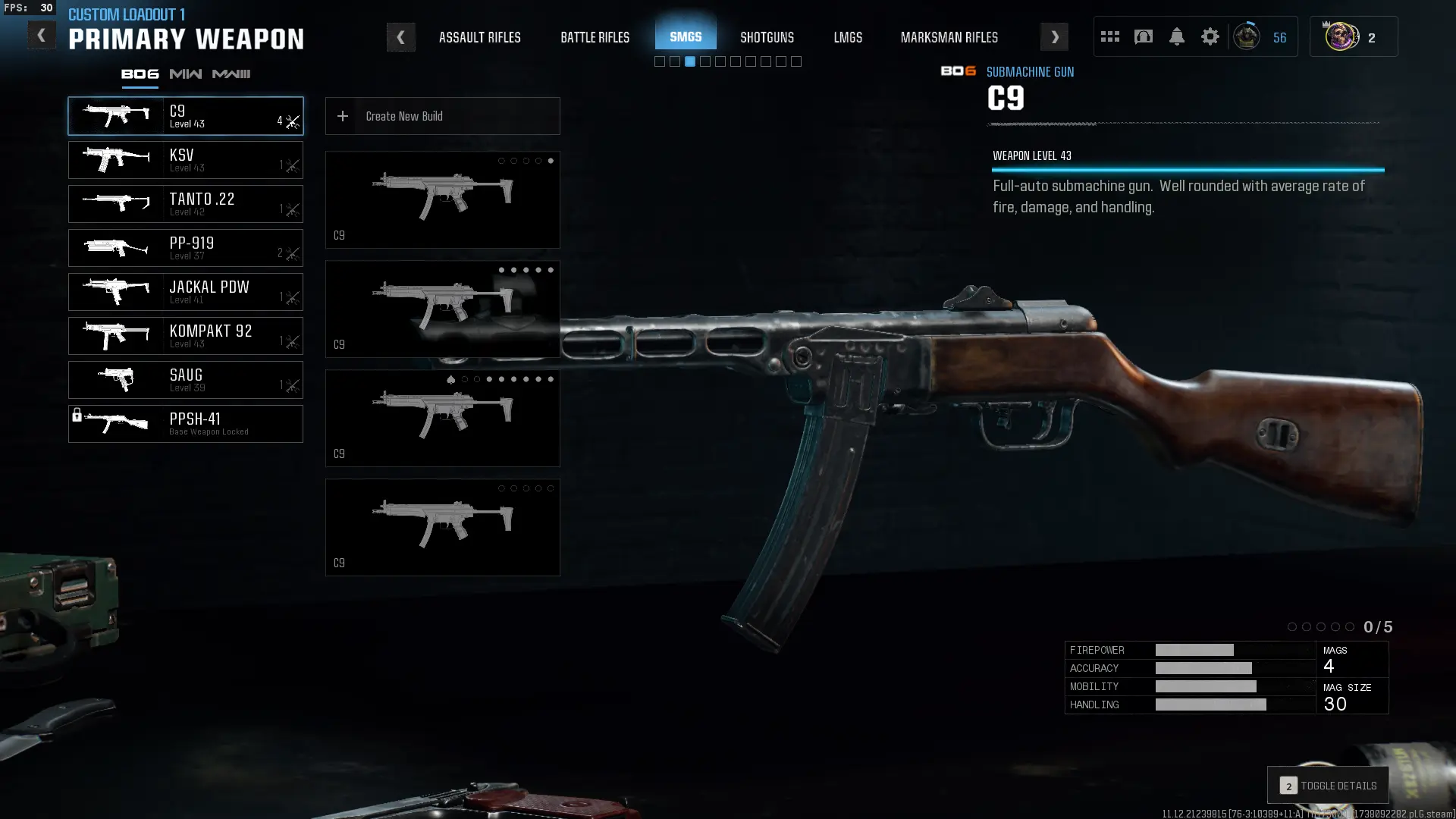Select the KSV submachine gun

click(186, 160)
